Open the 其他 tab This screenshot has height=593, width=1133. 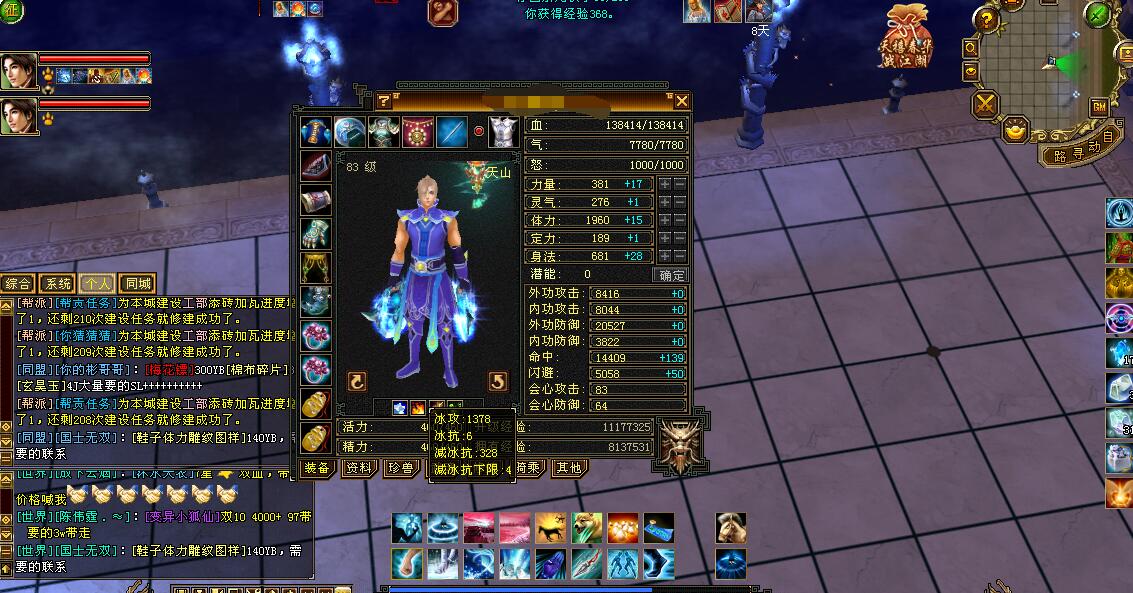pos(568,468)
